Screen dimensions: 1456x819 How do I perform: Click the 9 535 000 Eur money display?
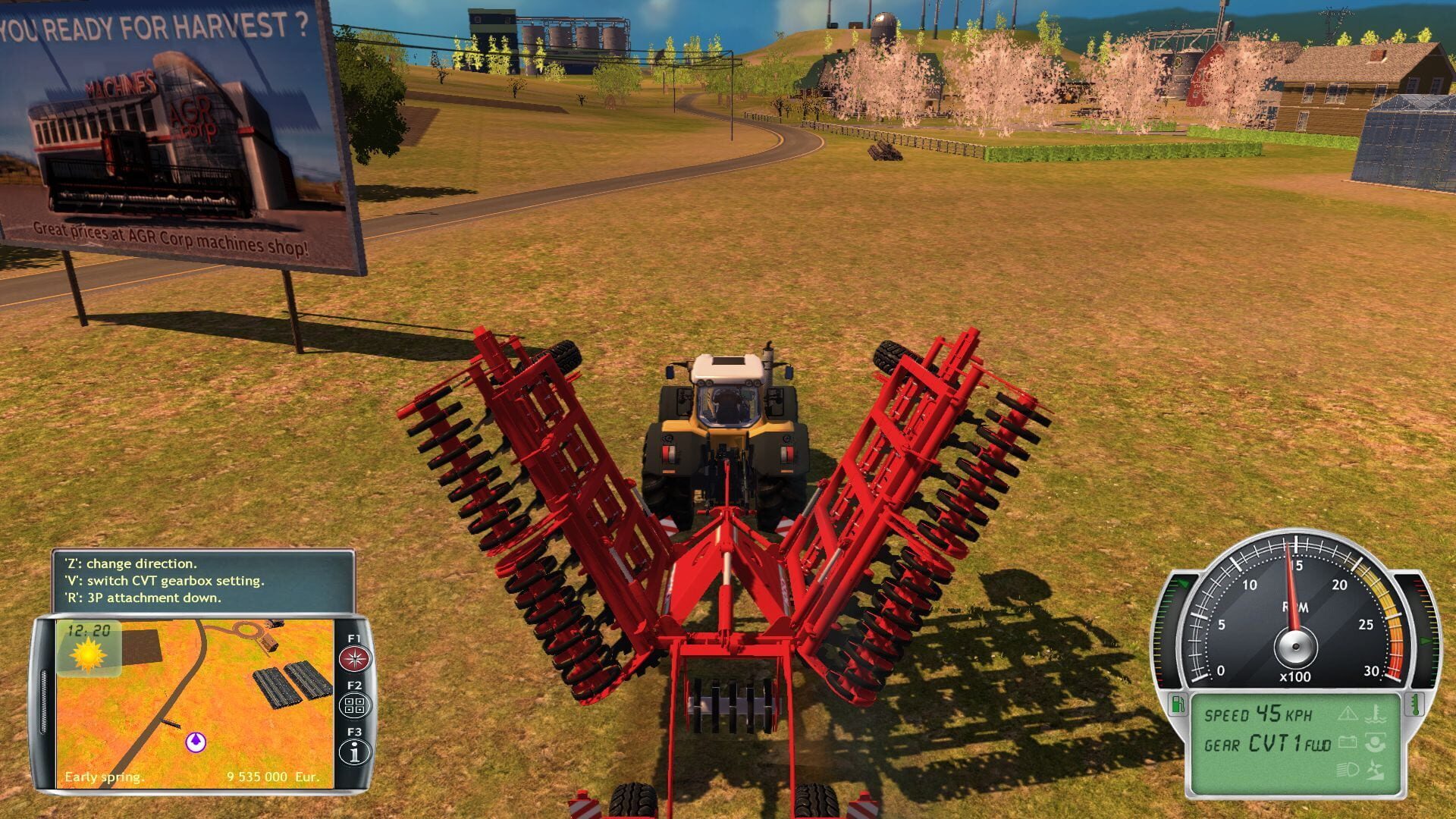(x=273, y=776)
